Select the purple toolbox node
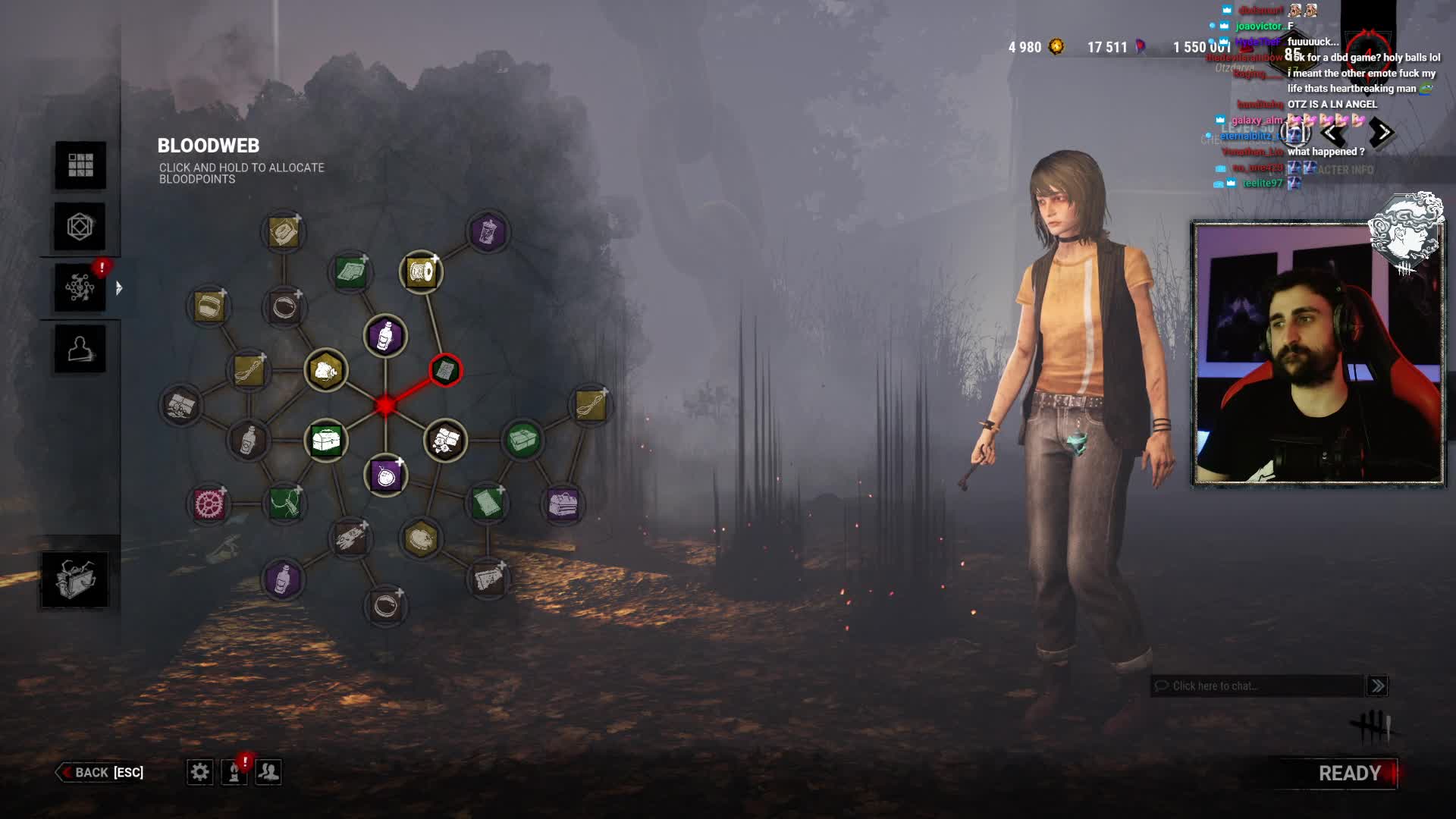 tap(563, 504)
